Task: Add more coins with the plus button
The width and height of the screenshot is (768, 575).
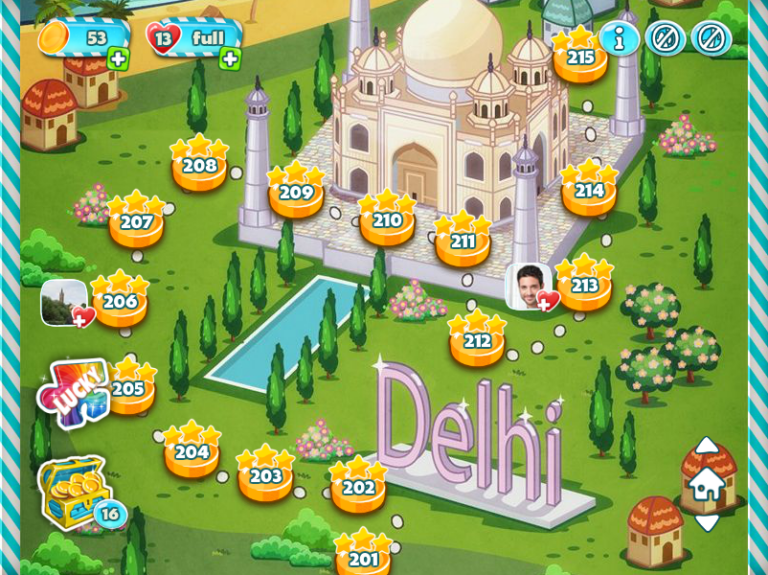Action: coord(118,59)
